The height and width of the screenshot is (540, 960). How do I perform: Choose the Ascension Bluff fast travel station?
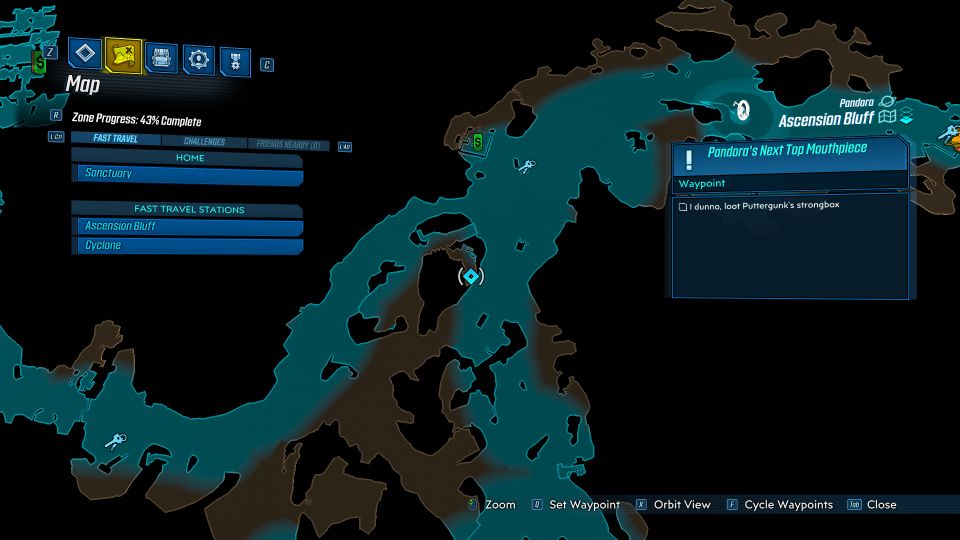[189, 227]
